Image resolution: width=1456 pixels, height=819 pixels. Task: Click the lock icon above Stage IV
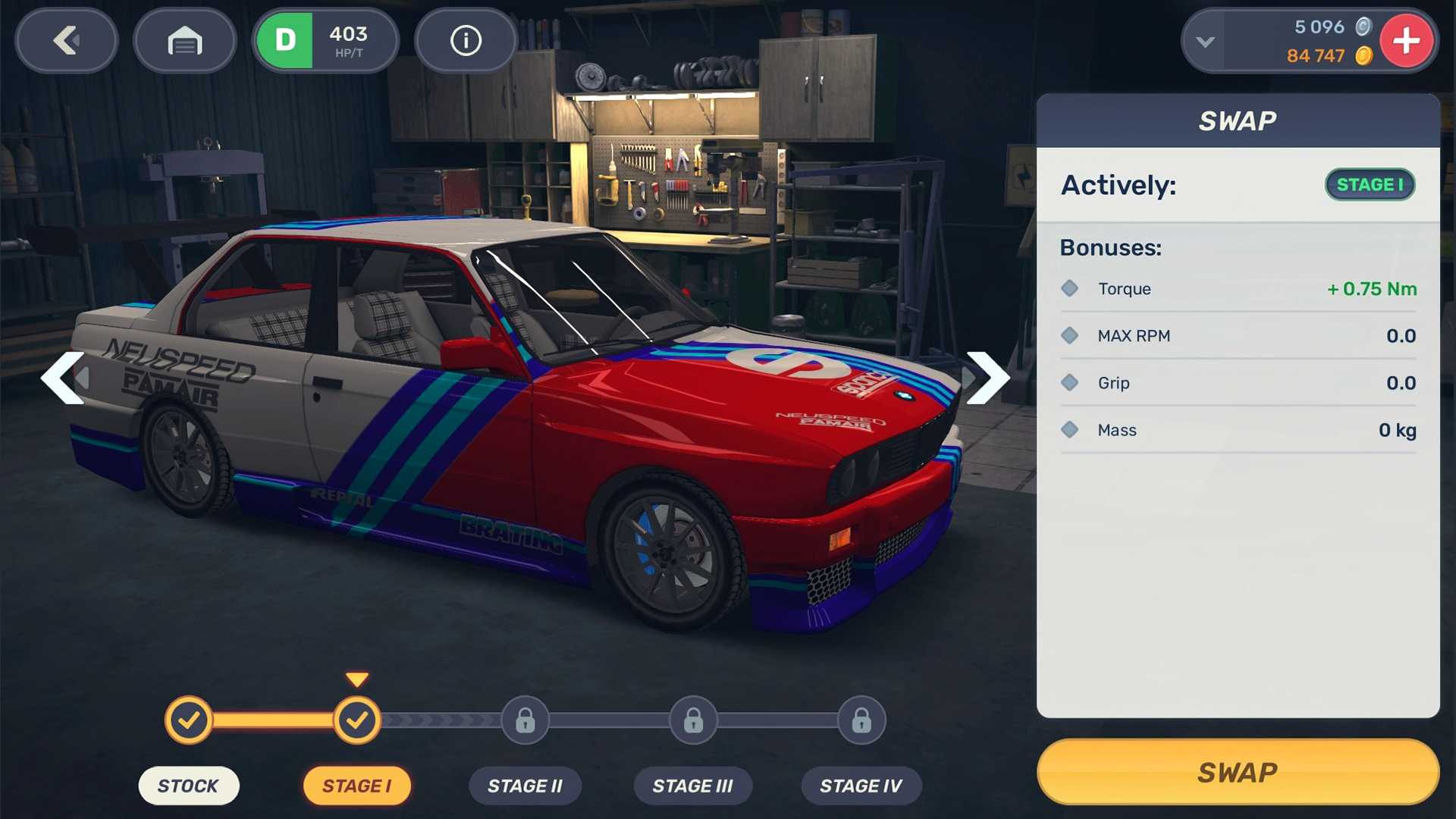861,720
